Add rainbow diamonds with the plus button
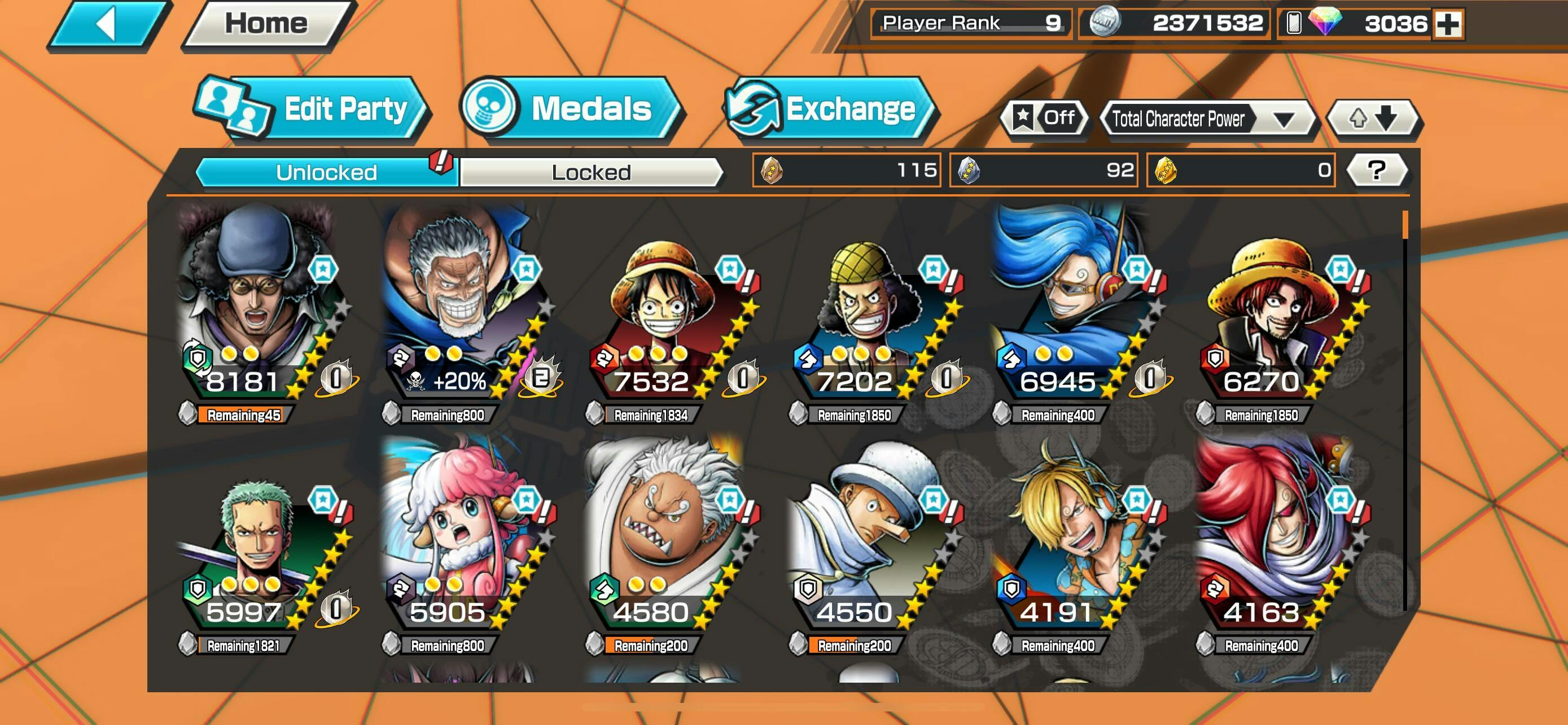Image resolution: width=1568 pixels, height=725 pixels. [1448, 24]
